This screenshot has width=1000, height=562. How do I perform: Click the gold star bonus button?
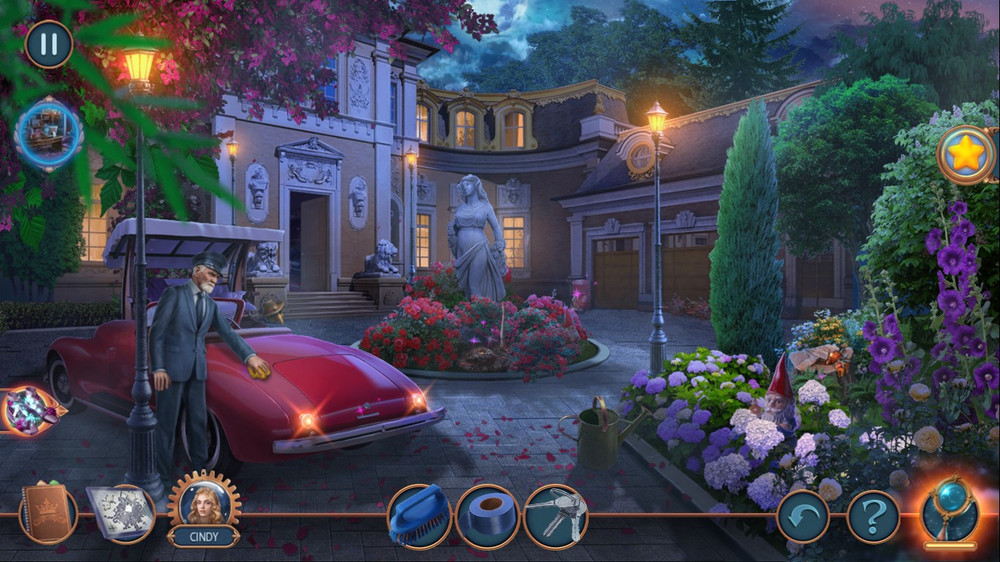click(966, 154)
